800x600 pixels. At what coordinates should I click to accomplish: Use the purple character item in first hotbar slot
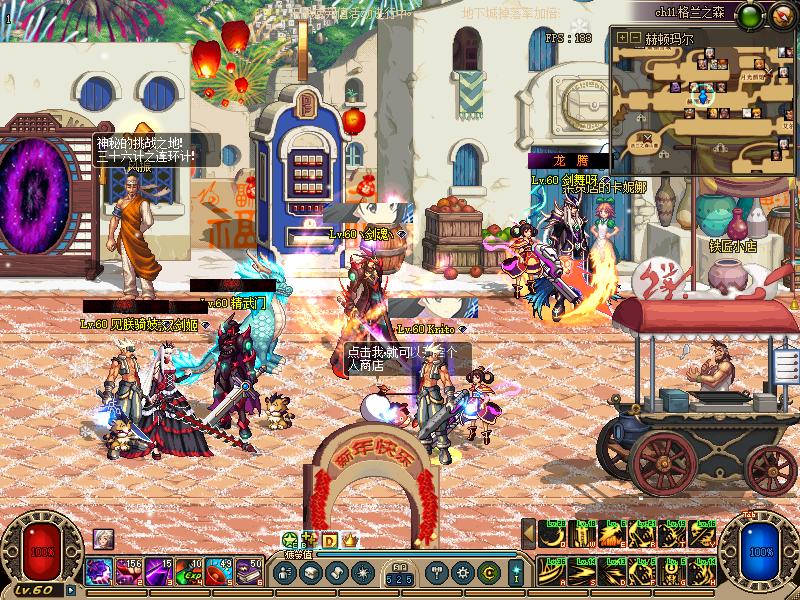(98, 571)
